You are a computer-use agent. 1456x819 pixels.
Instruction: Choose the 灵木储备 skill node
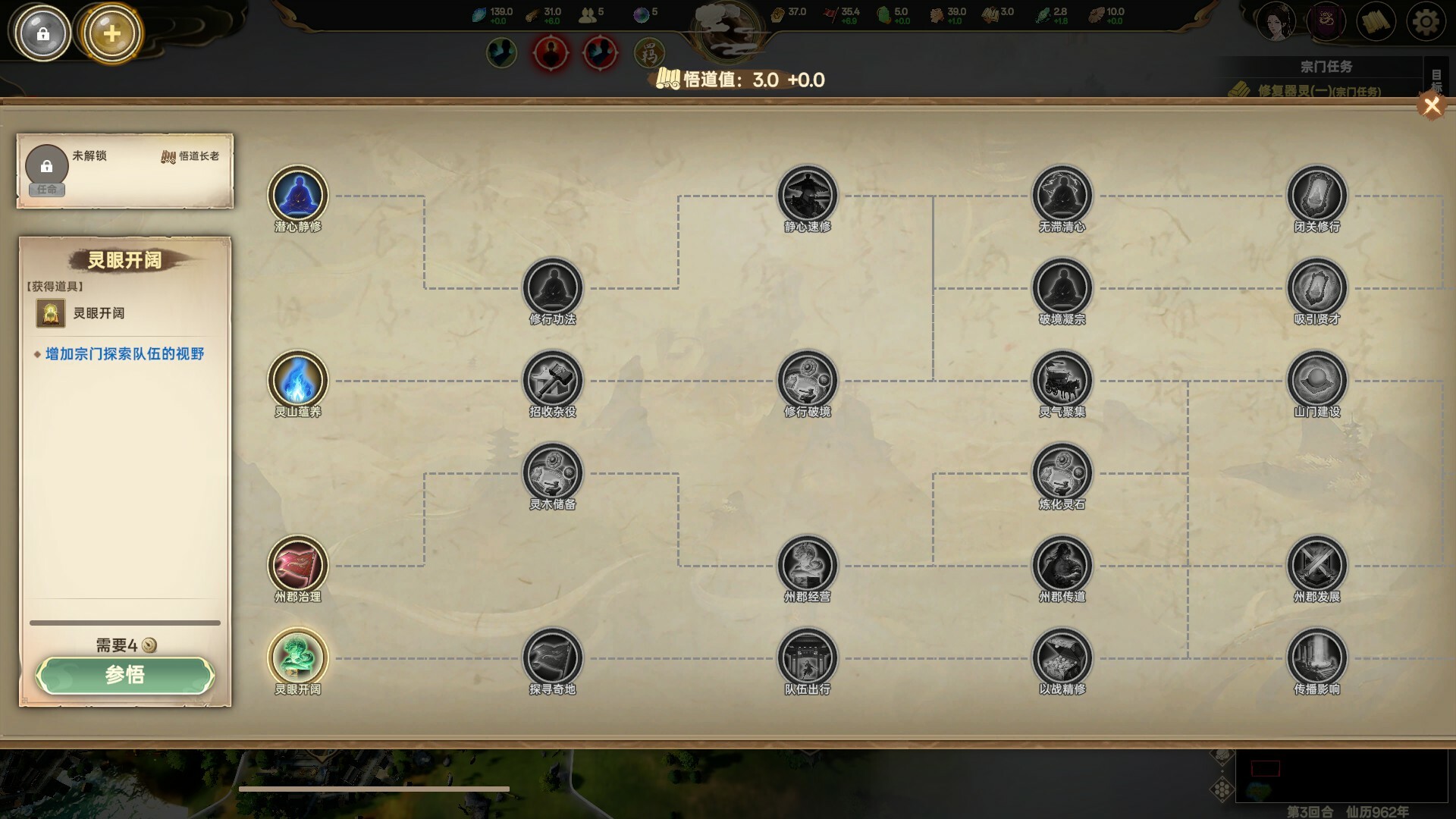point(553,473)
